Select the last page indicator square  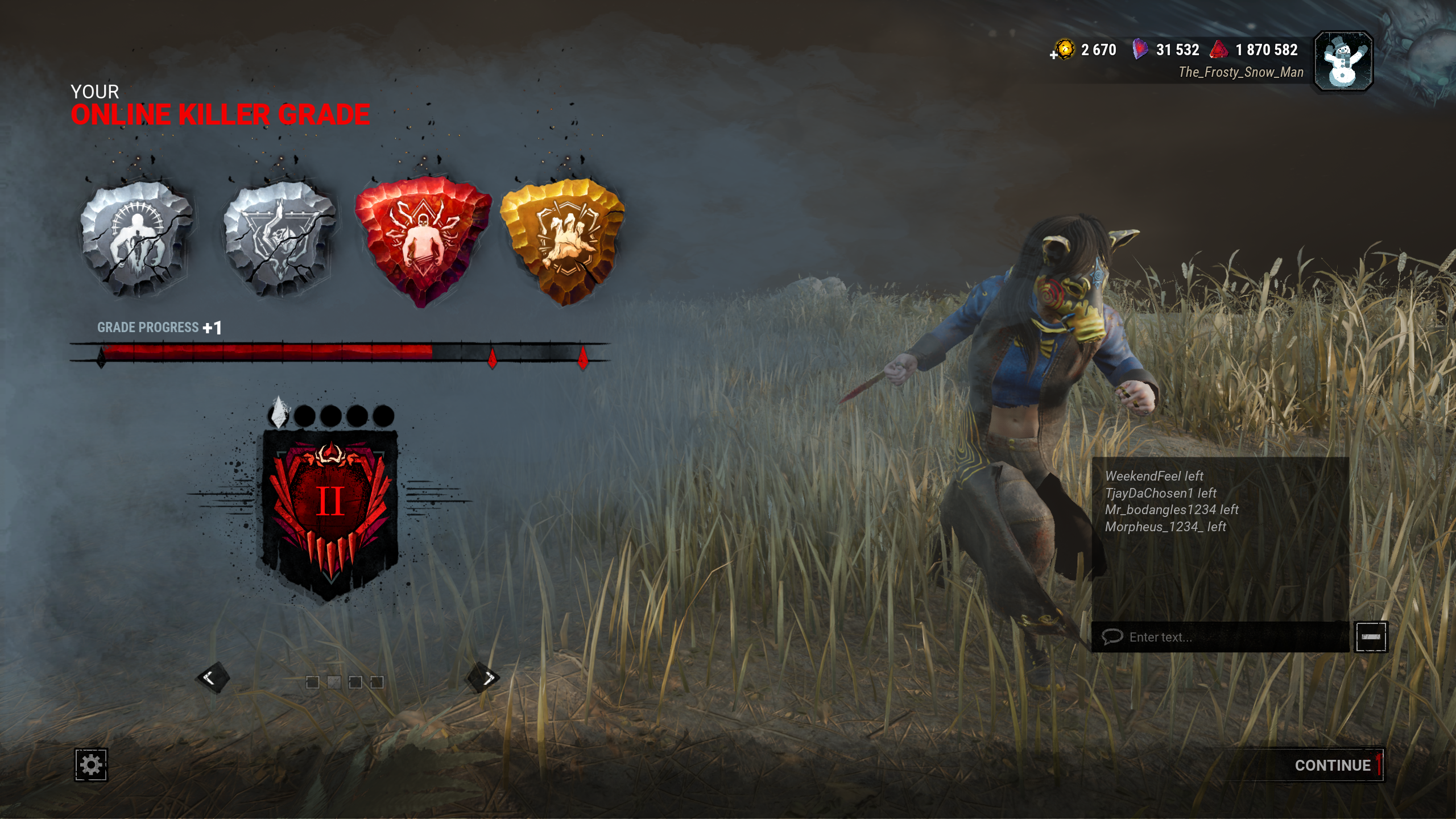coord(377,682)
